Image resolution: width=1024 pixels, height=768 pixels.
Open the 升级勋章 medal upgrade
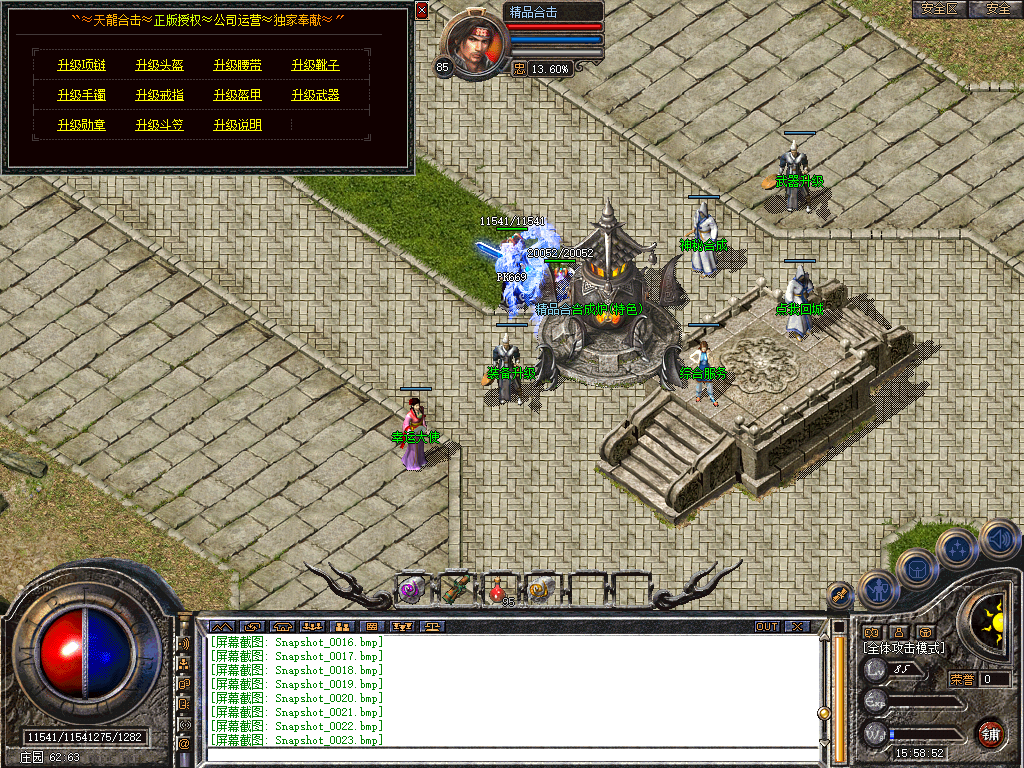click(x=81, y=126)
